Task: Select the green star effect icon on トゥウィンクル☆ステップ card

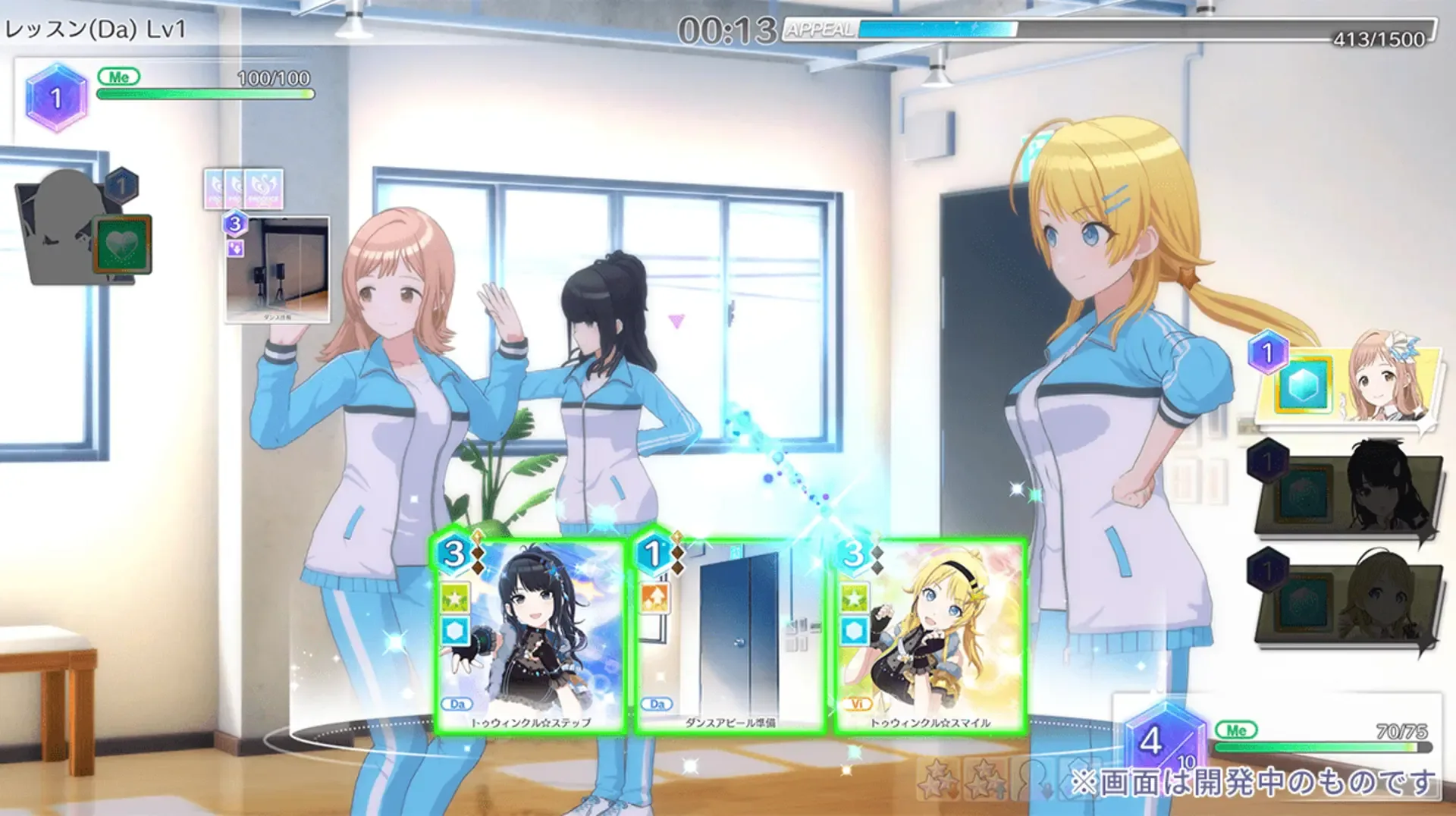Action: [456, 598]
